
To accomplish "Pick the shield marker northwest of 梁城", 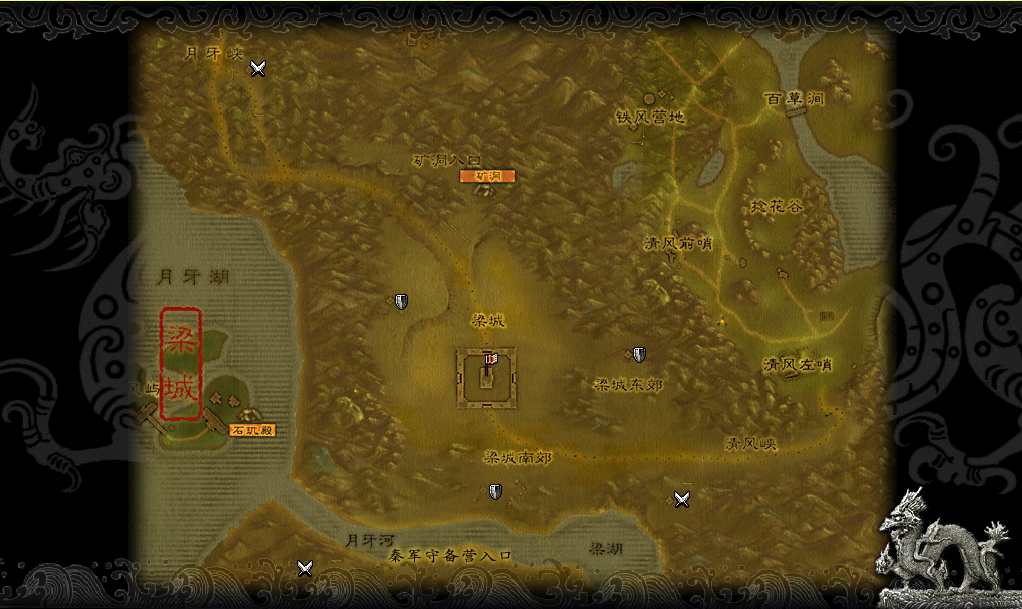I will click(401, 301).
